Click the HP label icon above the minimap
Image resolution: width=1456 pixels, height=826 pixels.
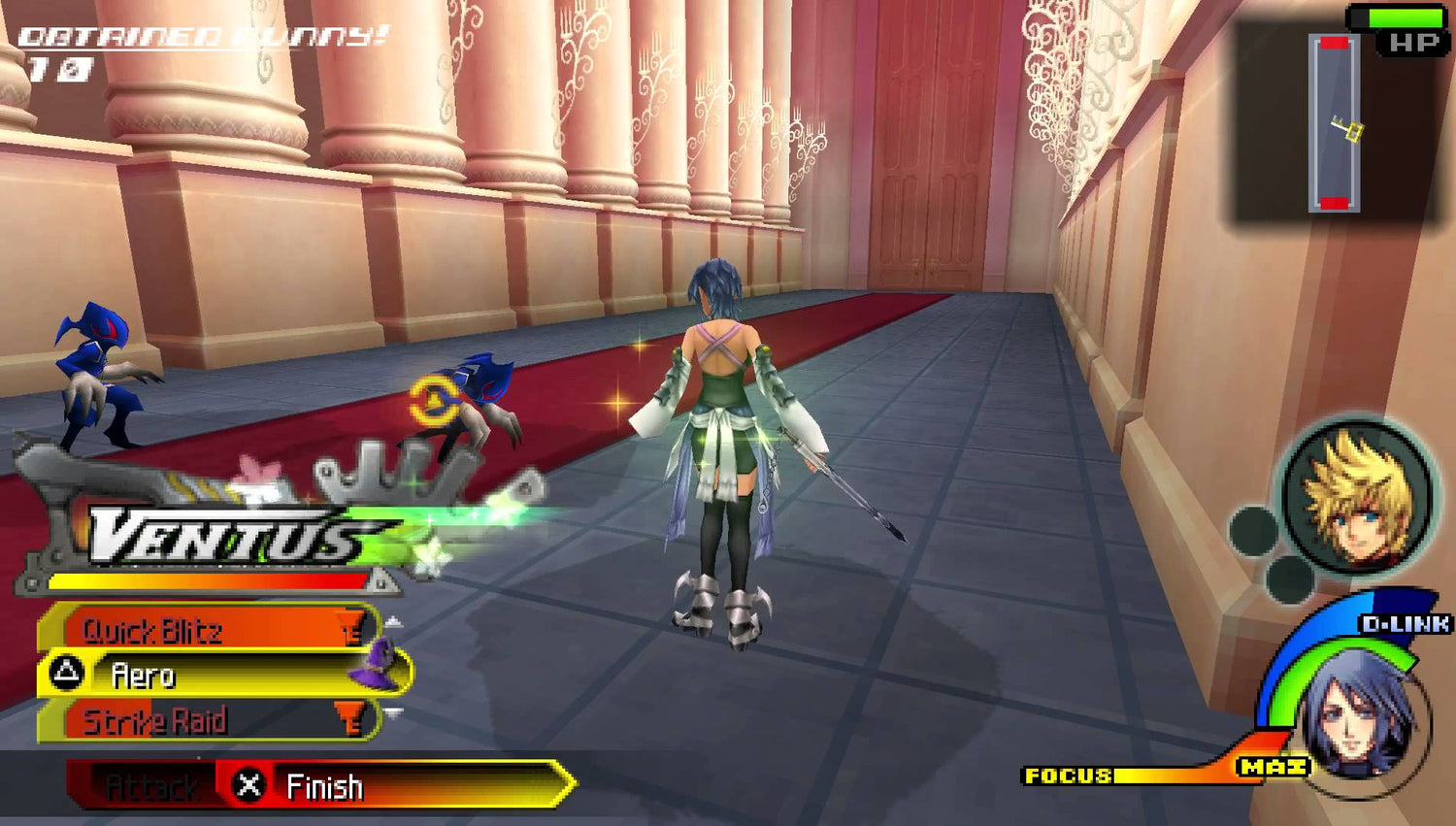[1412, 42]
